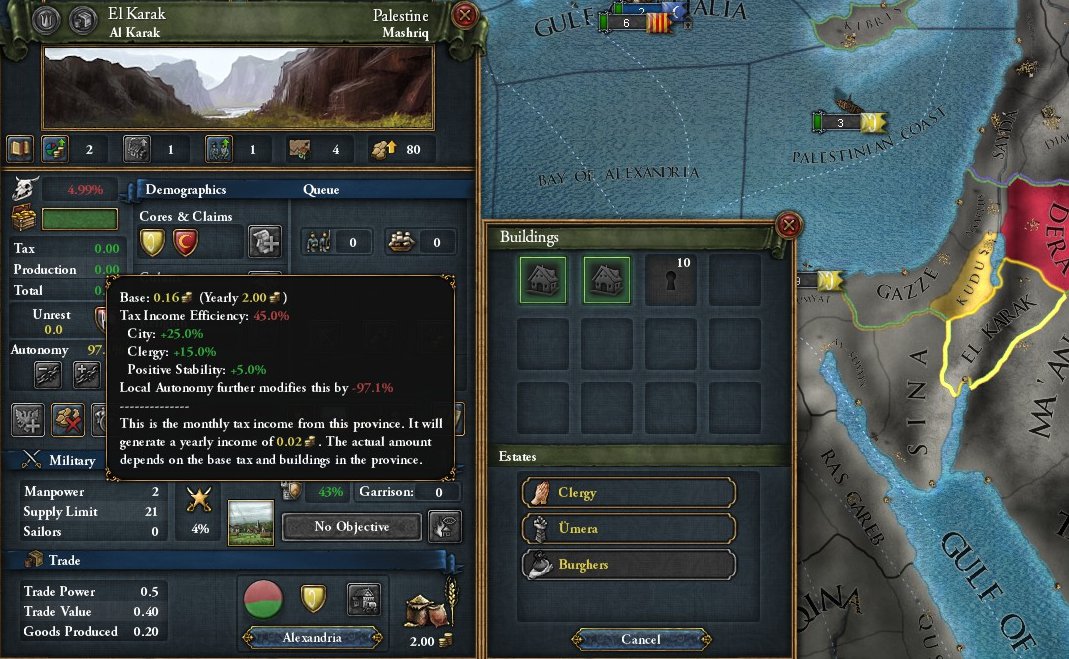Click the add core button in Cores & Claims

(265, 241)
